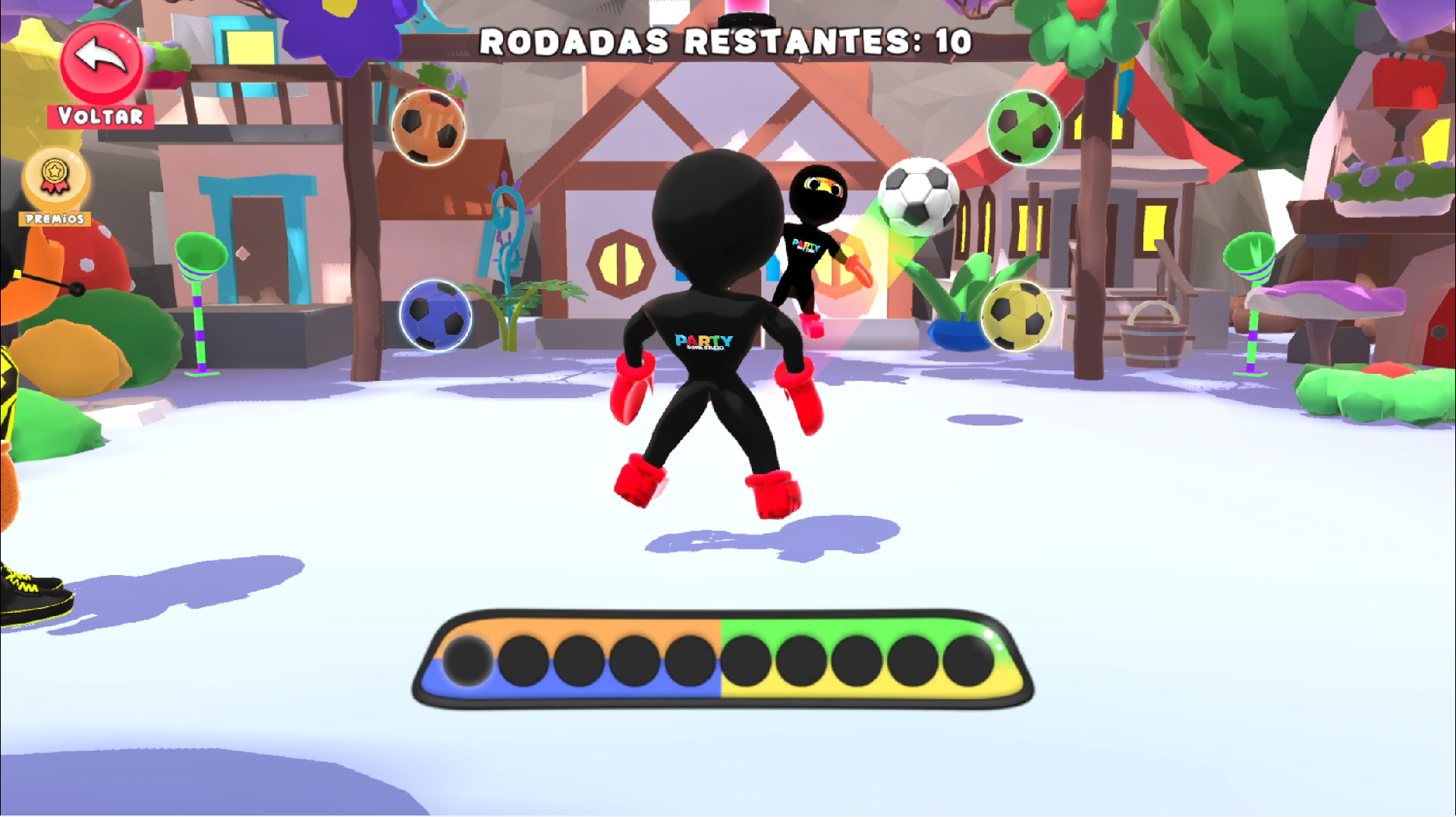Image resolution: width=1456 pixels, height=817 pixels.
Task: Select the green soccer ball icon
Action: pos(1024,128)
